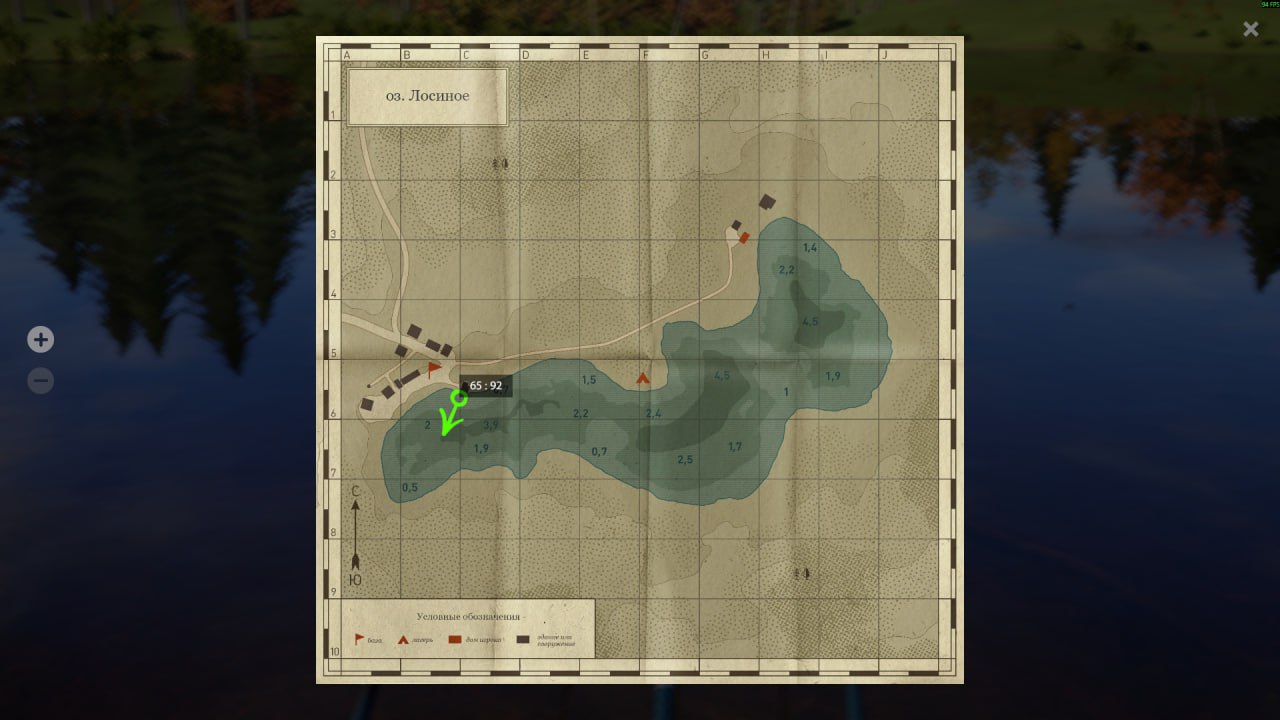Click the green player position circle
Screen dimensions: 1280x720
tap(459, 397)
